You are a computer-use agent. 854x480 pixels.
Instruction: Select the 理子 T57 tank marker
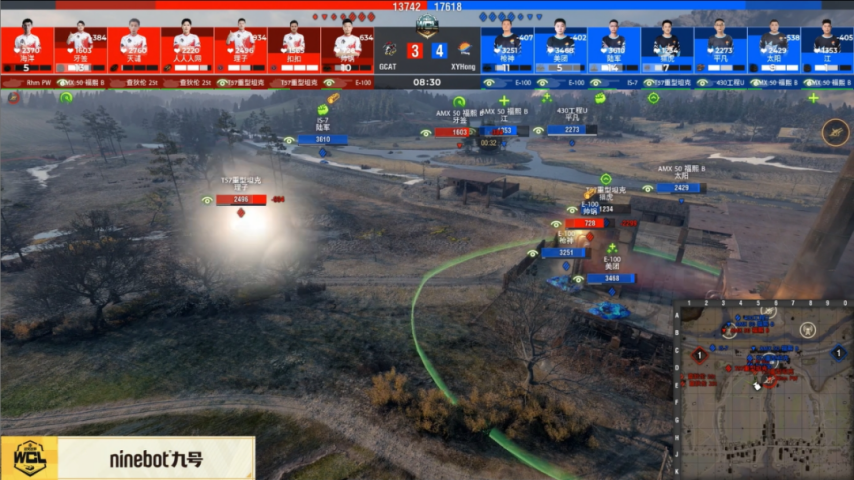pyautogui.click(x=241, y=199)
